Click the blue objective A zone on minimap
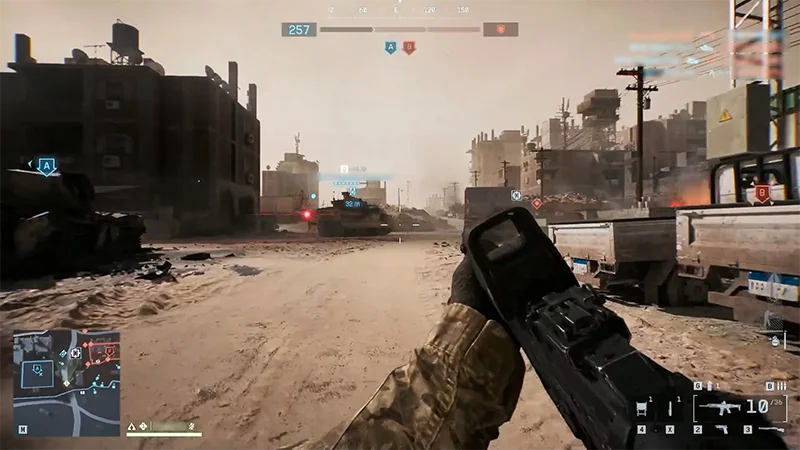This screenshot has height=450, width=800. point(38,372)
